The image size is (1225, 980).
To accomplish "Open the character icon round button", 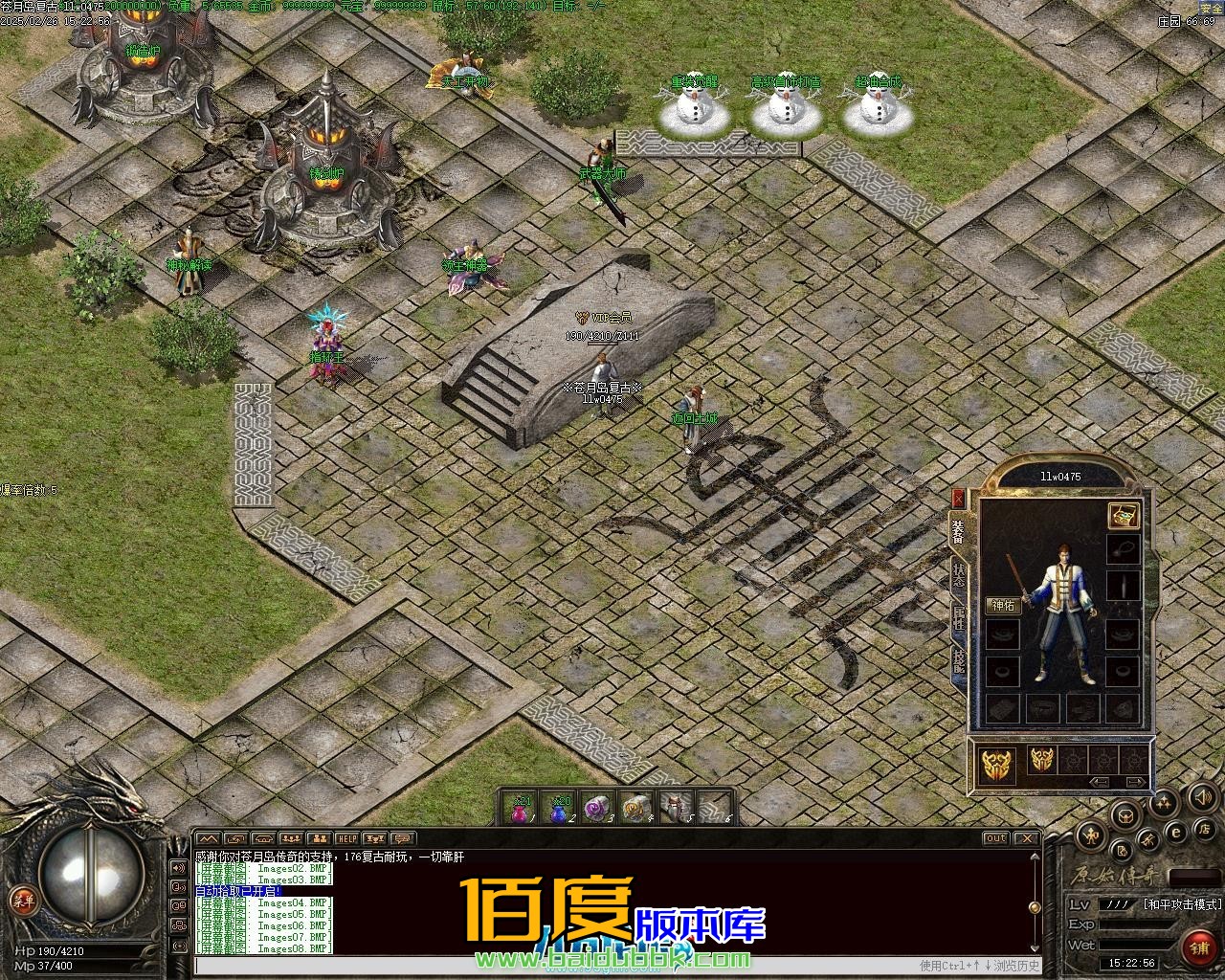I will coord(1091,835).
